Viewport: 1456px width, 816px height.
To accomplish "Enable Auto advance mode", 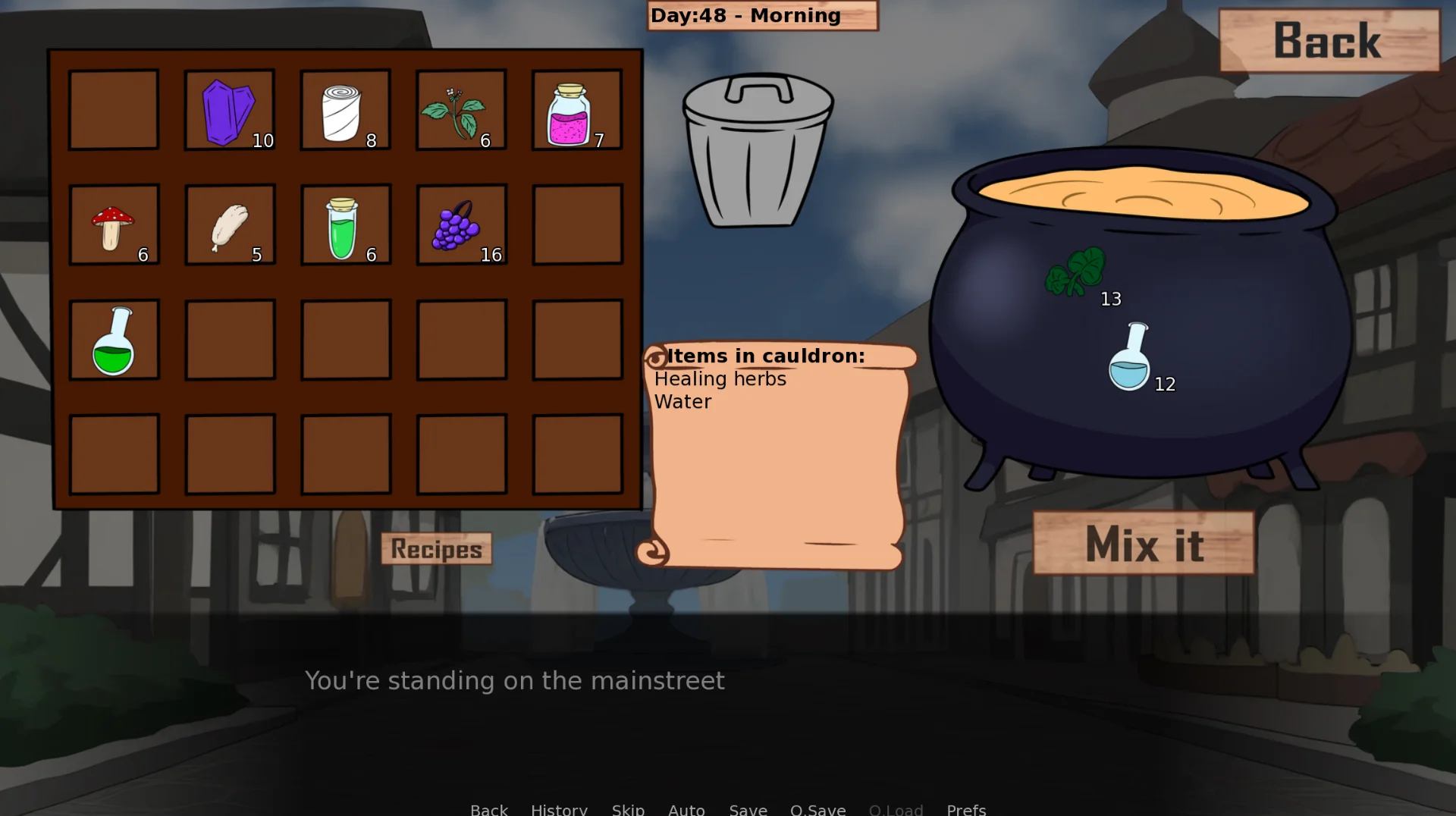I will tap(686, 808).
